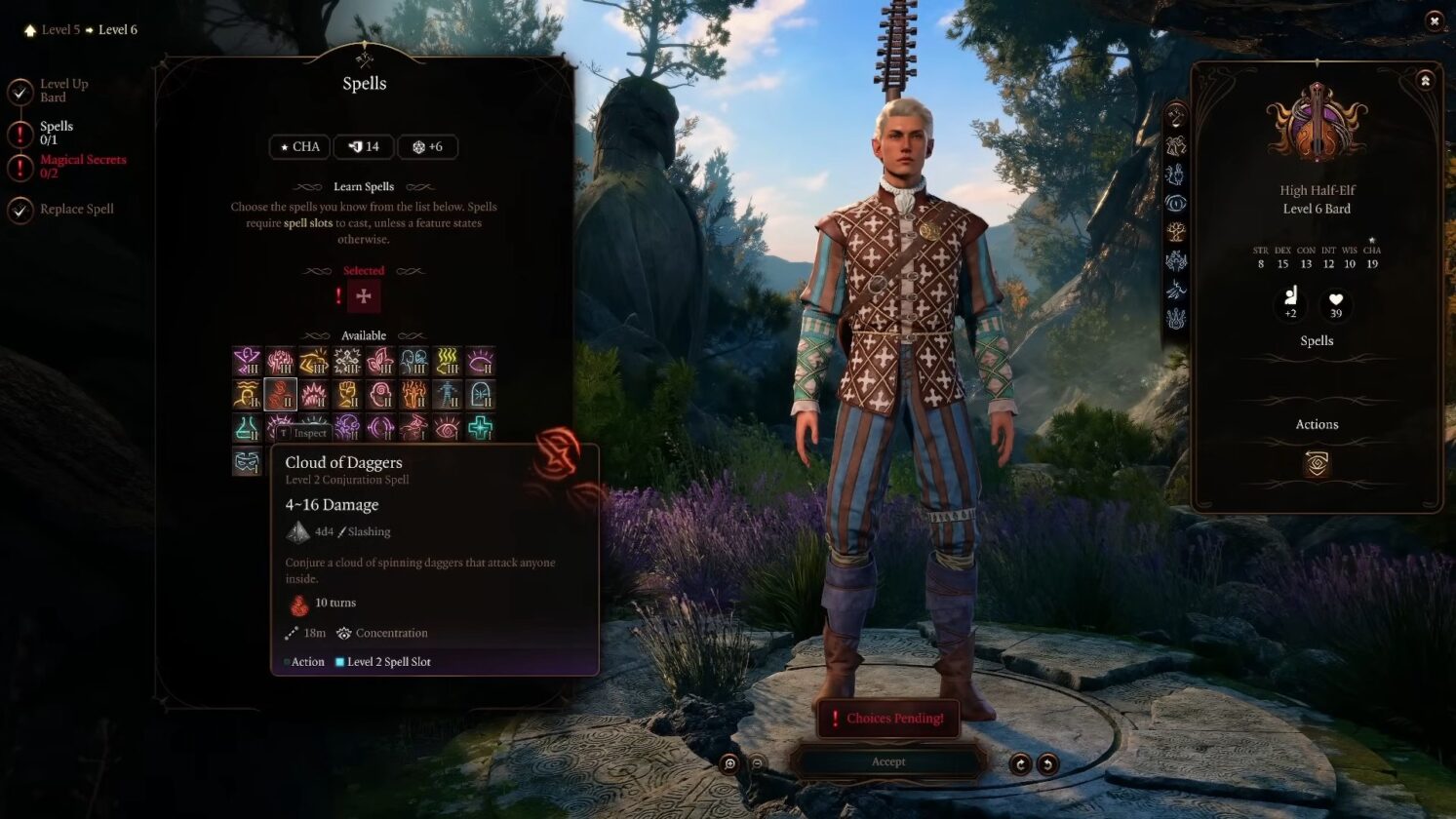Accept the level up choices
1456x819 pixels.
click(887, 761)
